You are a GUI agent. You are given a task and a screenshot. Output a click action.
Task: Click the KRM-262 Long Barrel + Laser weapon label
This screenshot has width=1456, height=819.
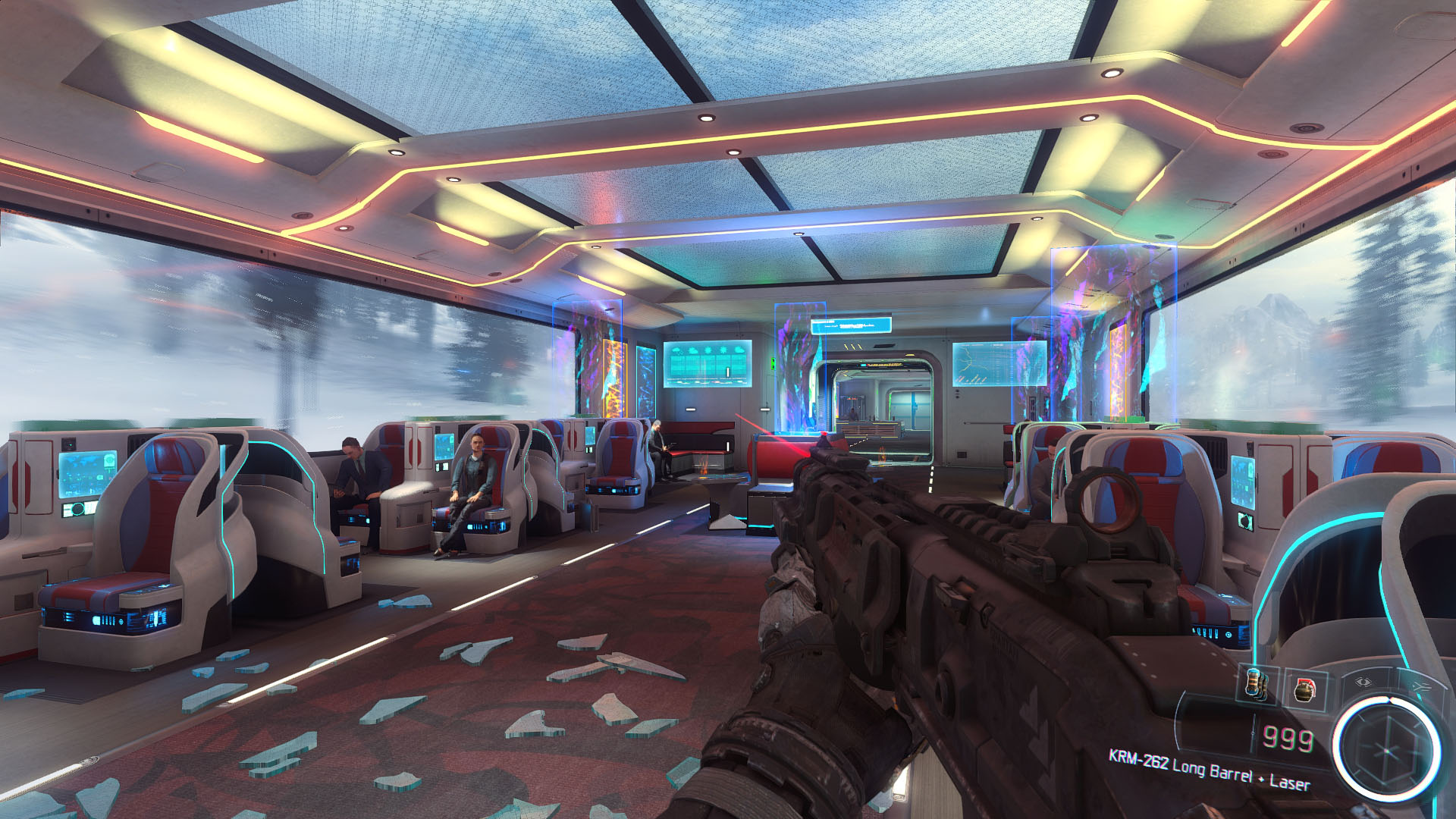1209,770
